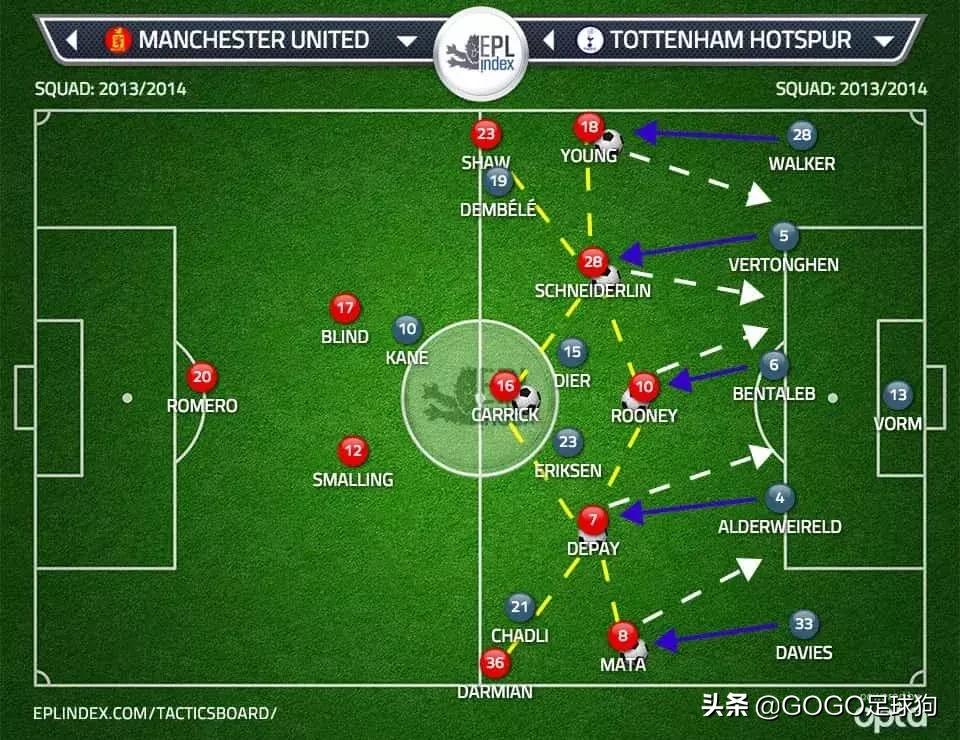Open the Manchester United team dropdown arrow

pyautogui.click(x=407, y=41)
